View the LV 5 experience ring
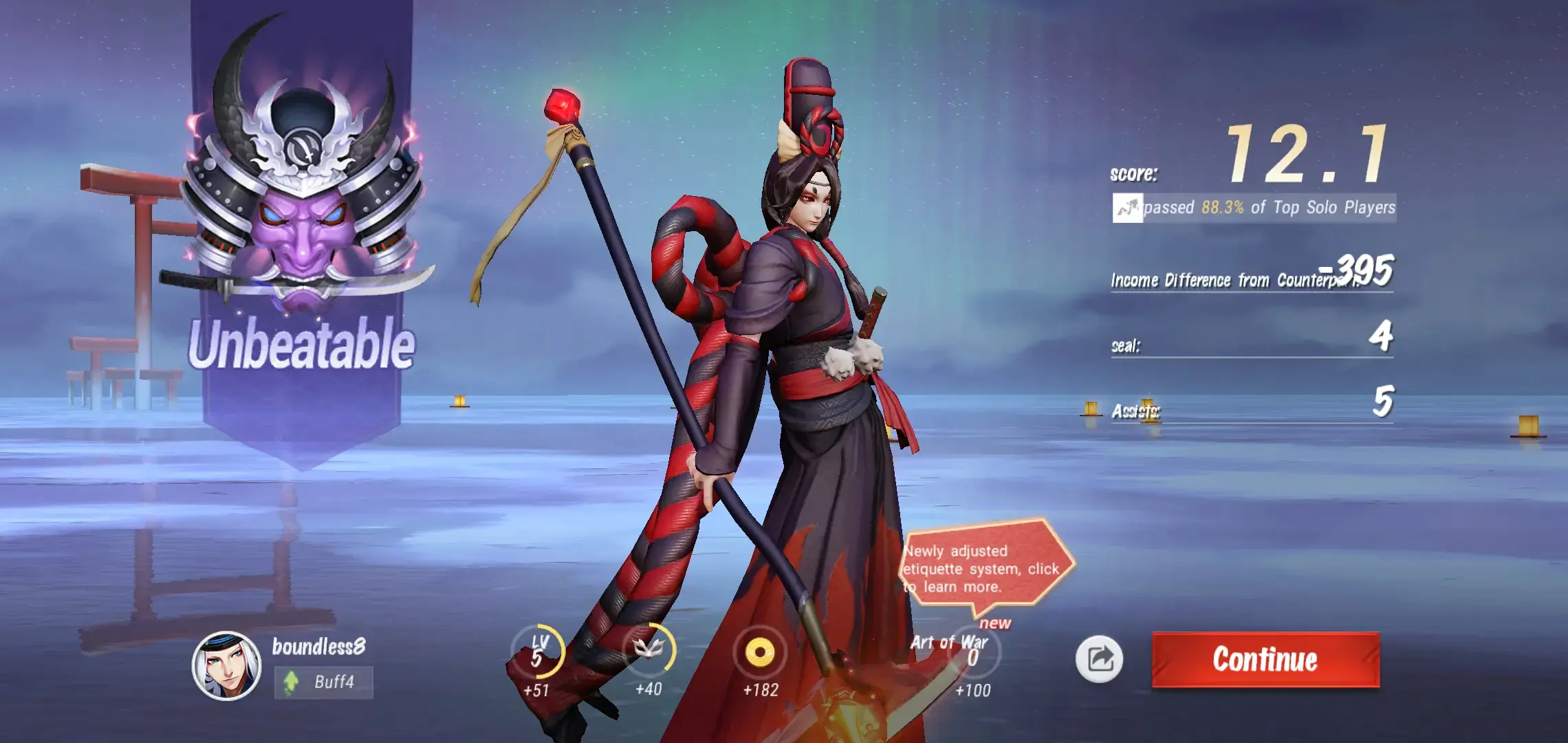This screenshot has width=1568, height=743. (x=538, y=652)
